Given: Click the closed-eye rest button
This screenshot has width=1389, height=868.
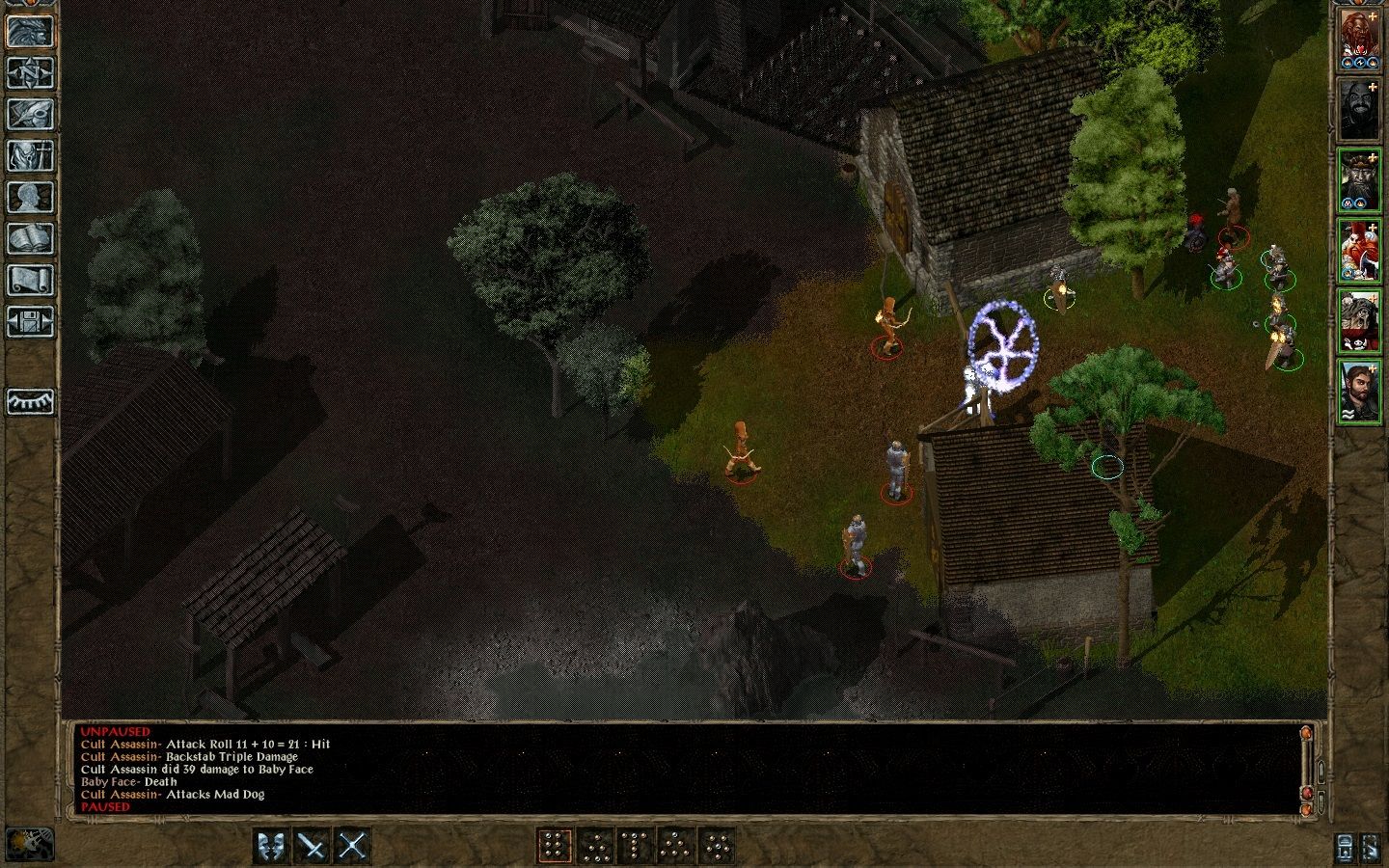Looking at the screenshot, I should (x=30, y=400).
